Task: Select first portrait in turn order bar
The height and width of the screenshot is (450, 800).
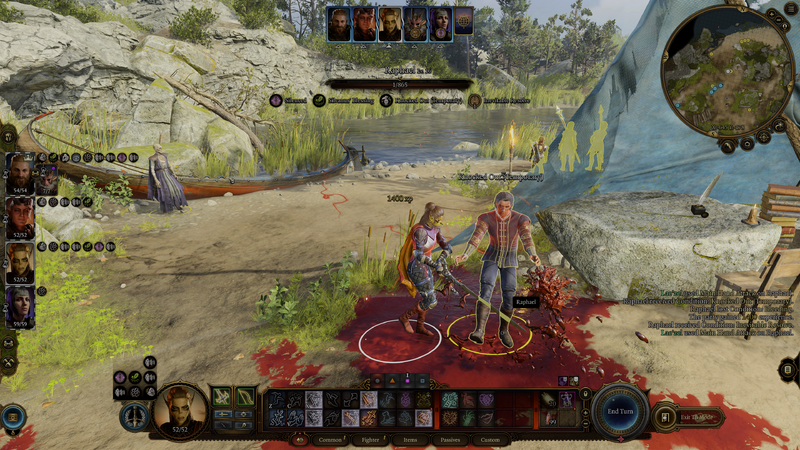Action: click(x=340, y=24)
